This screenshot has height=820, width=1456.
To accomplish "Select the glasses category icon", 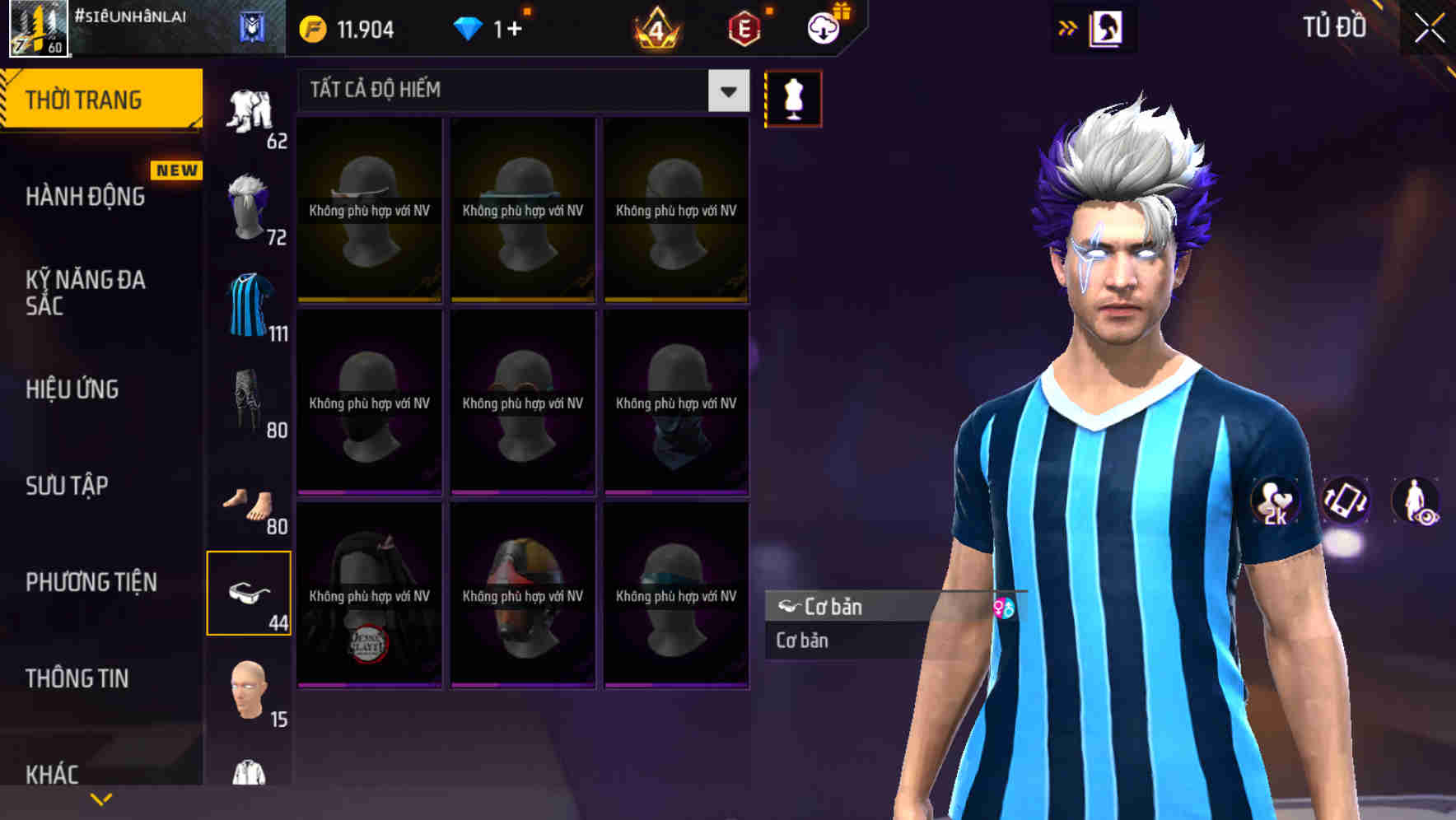I will pos(250,591).
